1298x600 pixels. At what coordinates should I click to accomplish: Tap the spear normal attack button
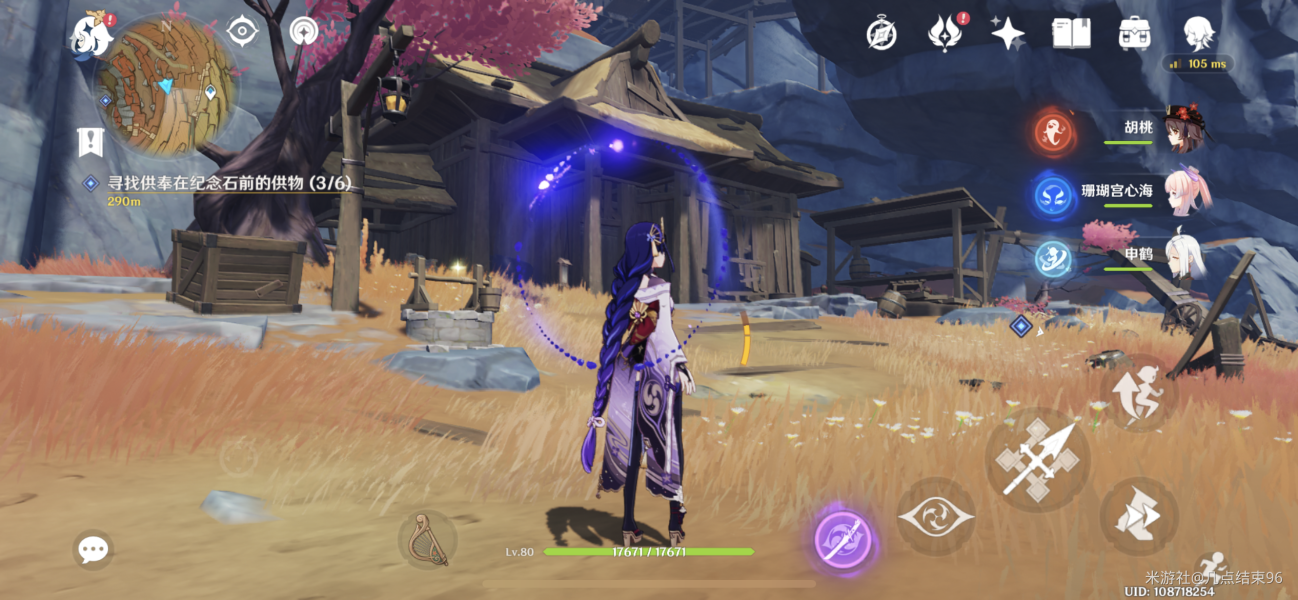[1037, 460]
